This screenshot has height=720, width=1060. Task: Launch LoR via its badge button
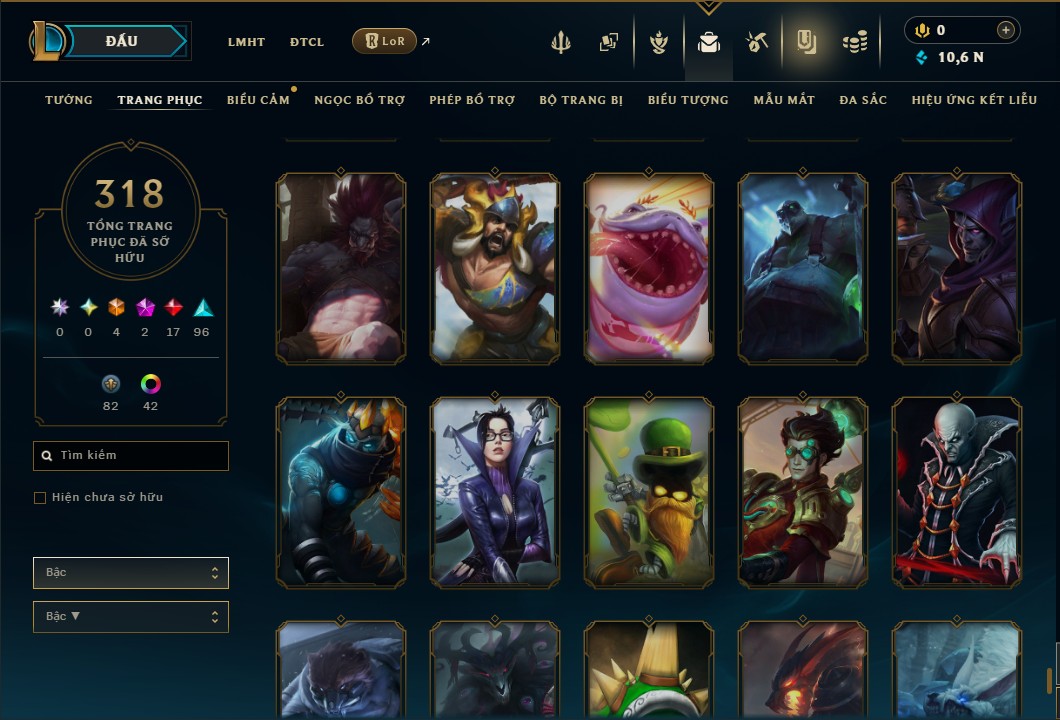click(x=385, y=41)
